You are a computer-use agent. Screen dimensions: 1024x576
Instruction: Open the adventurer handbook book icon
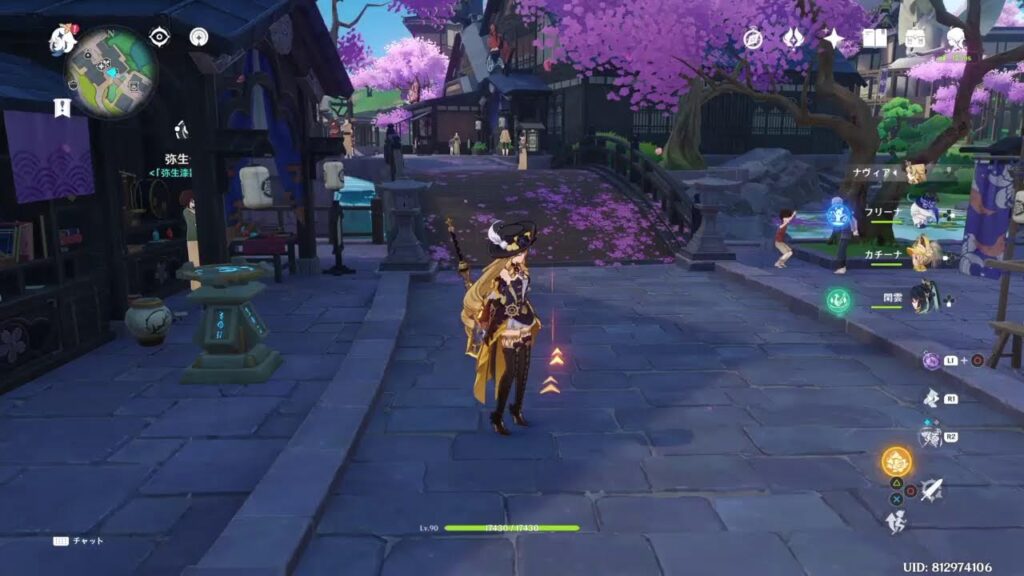[x=874, y=39]
